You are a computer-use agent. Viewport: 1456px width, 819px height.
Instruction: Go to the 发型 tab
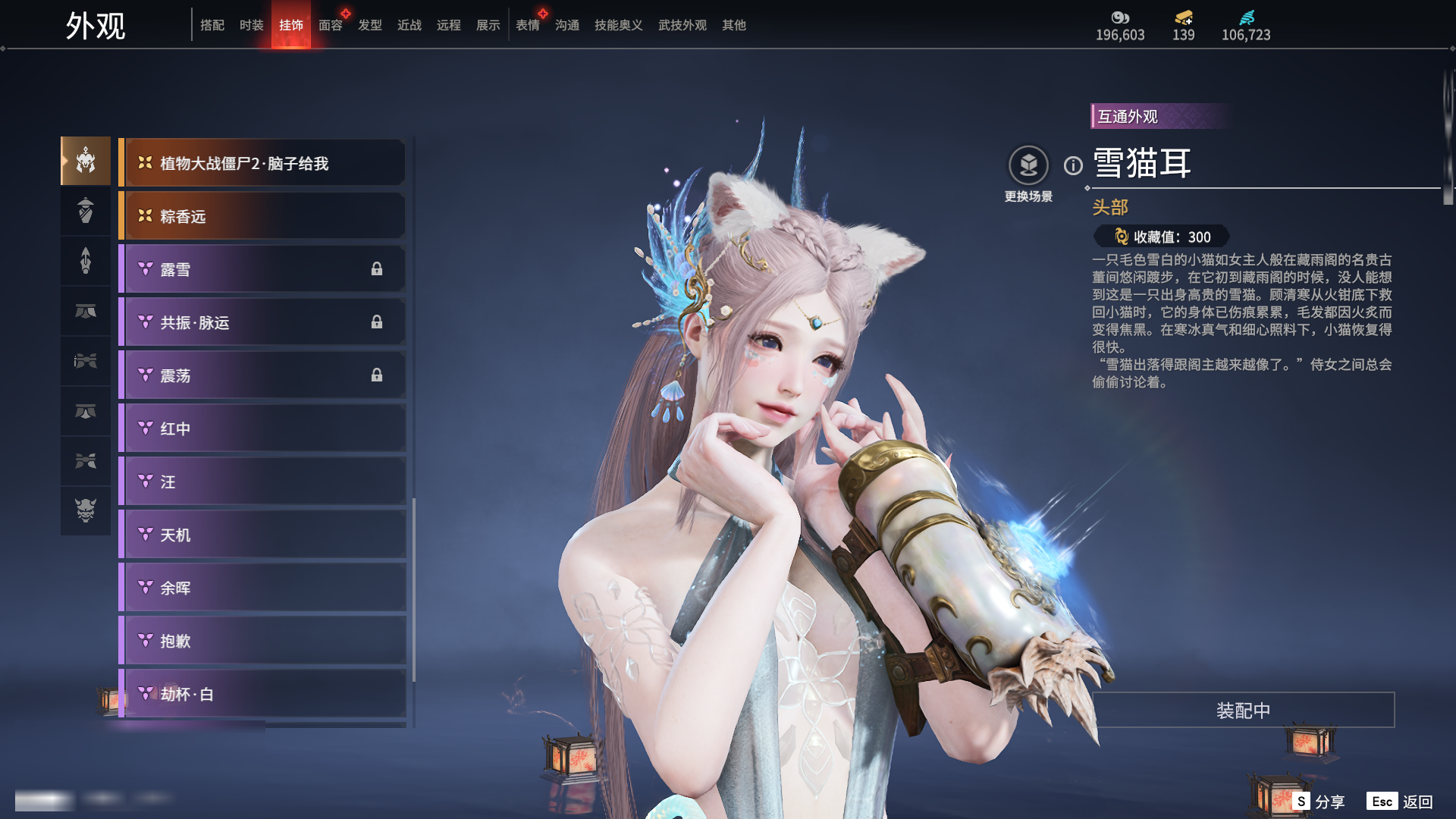[369, 25]
